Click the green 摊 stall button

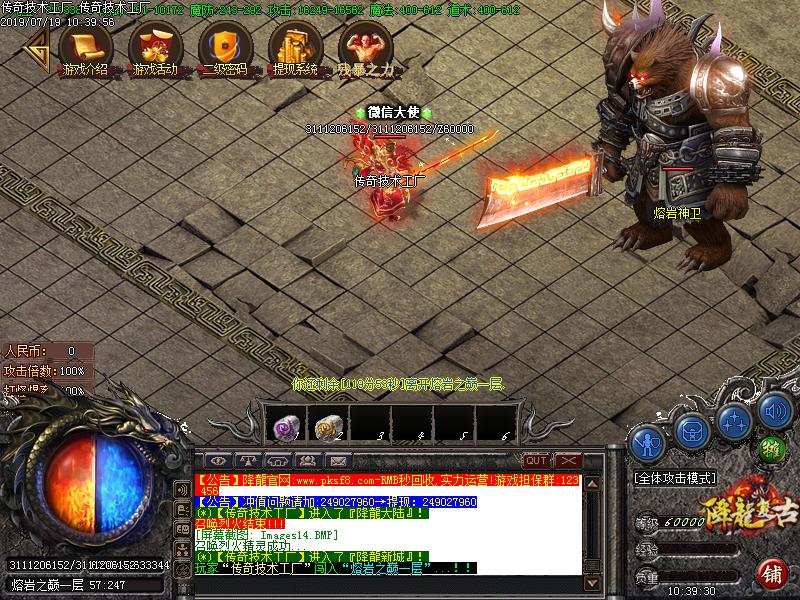(x=771, y=447)
